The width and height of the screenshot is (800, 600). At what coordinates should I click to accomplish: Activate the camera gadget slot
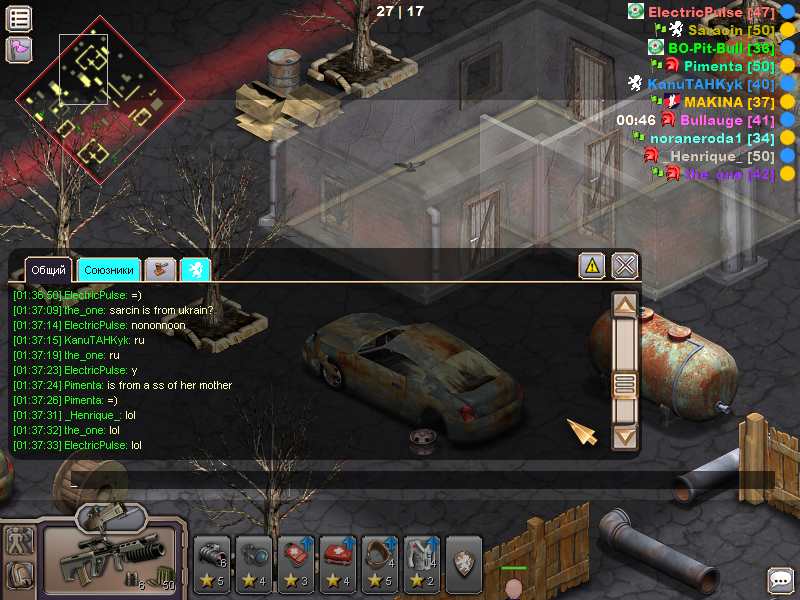tap(254, 562)
